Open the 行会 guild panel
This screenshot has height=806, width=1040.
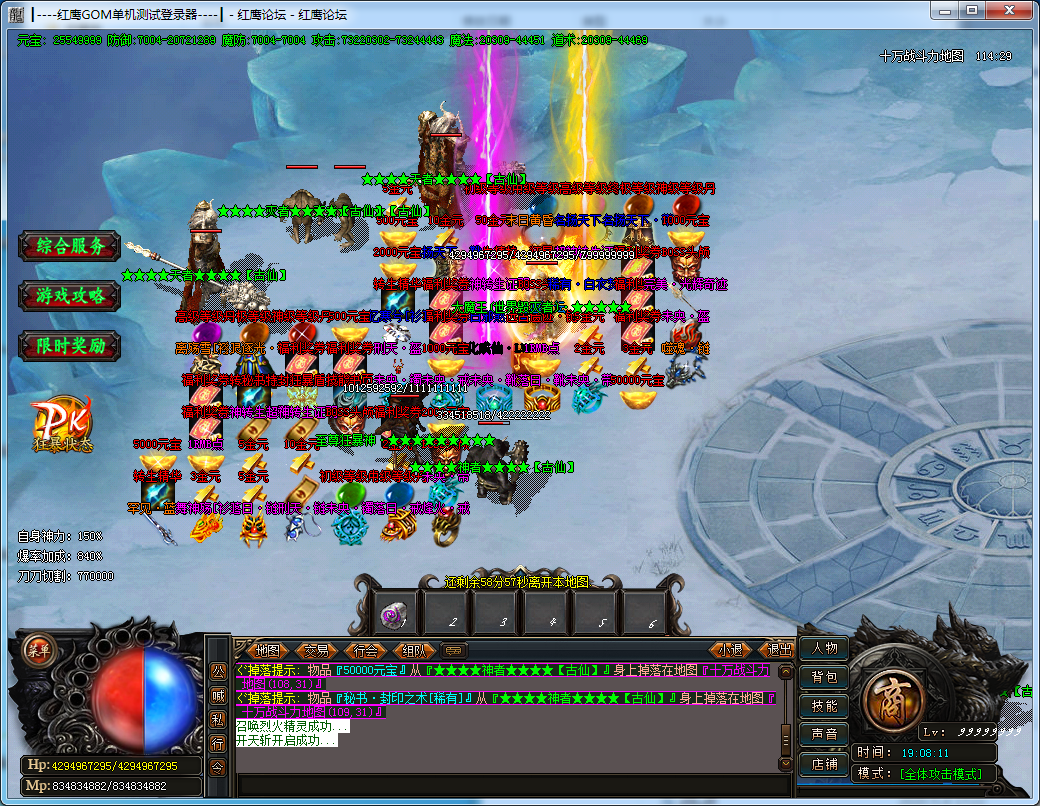point(366,650)
